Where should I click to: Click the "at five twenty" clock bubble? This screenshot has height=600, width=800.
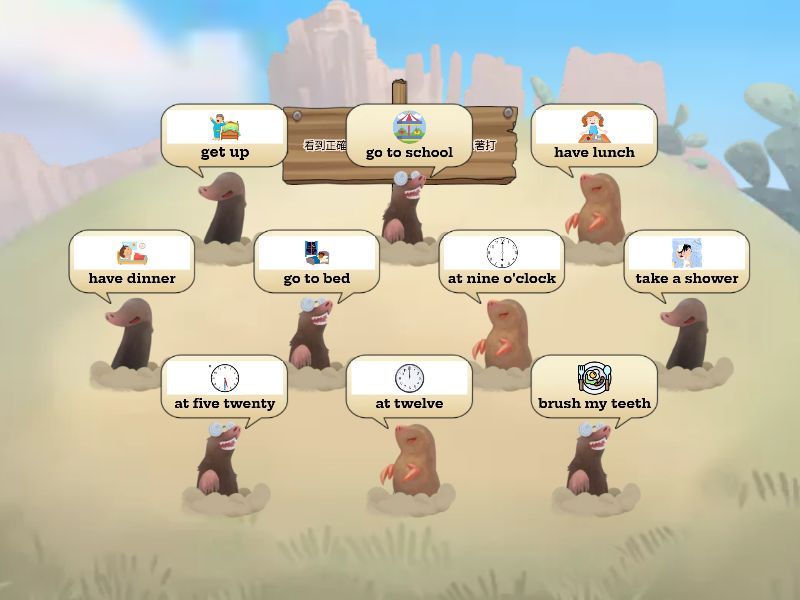click(224, 386)
